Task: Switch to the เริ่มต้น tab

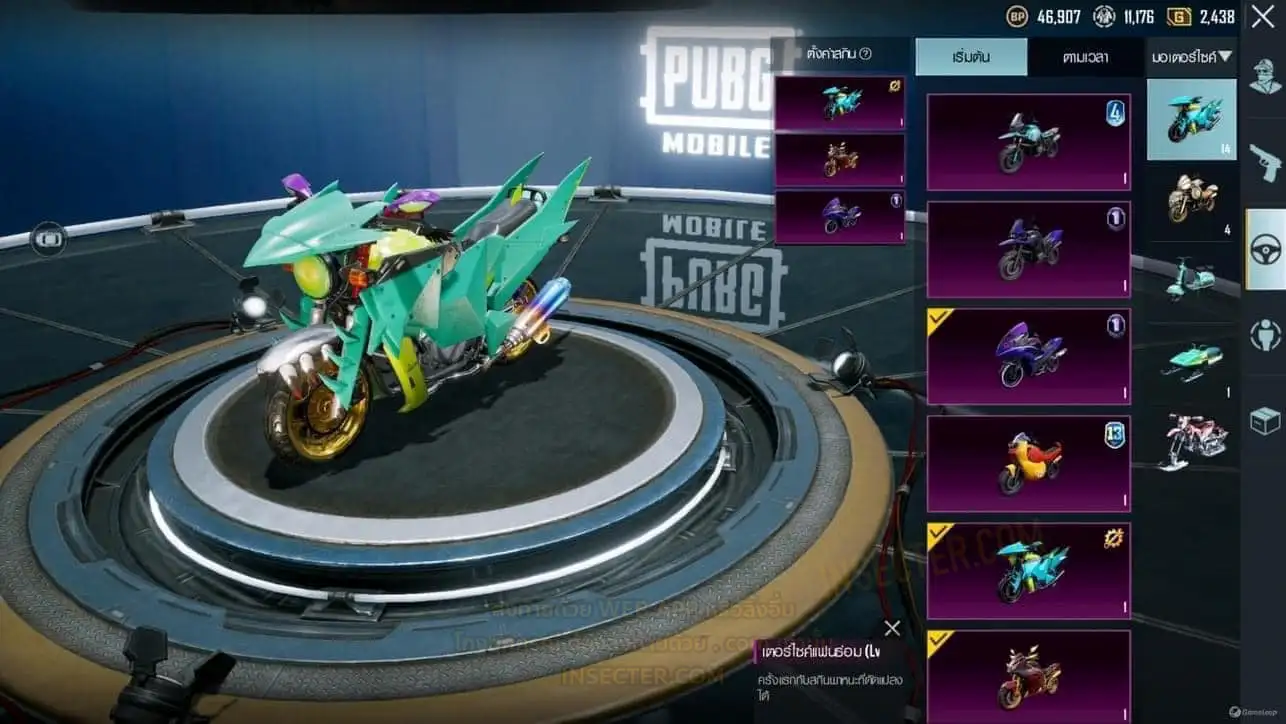Action: (971, 56)
